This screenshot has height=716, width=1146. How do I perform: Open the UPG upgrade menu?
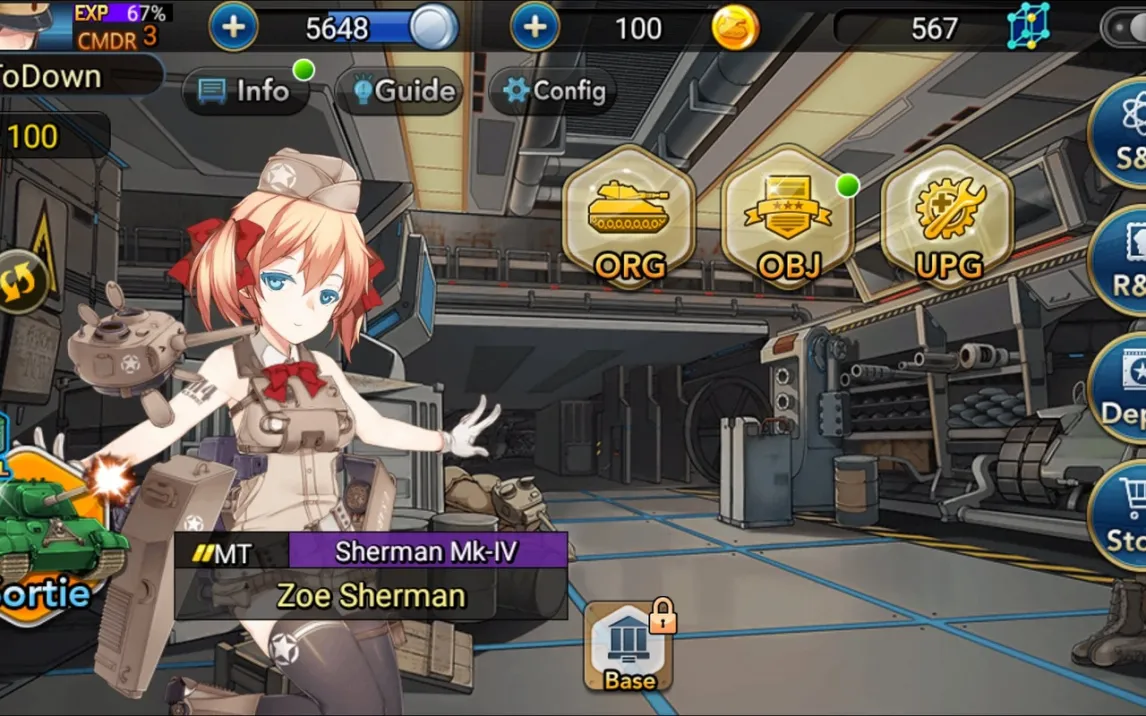pos(948,217)
